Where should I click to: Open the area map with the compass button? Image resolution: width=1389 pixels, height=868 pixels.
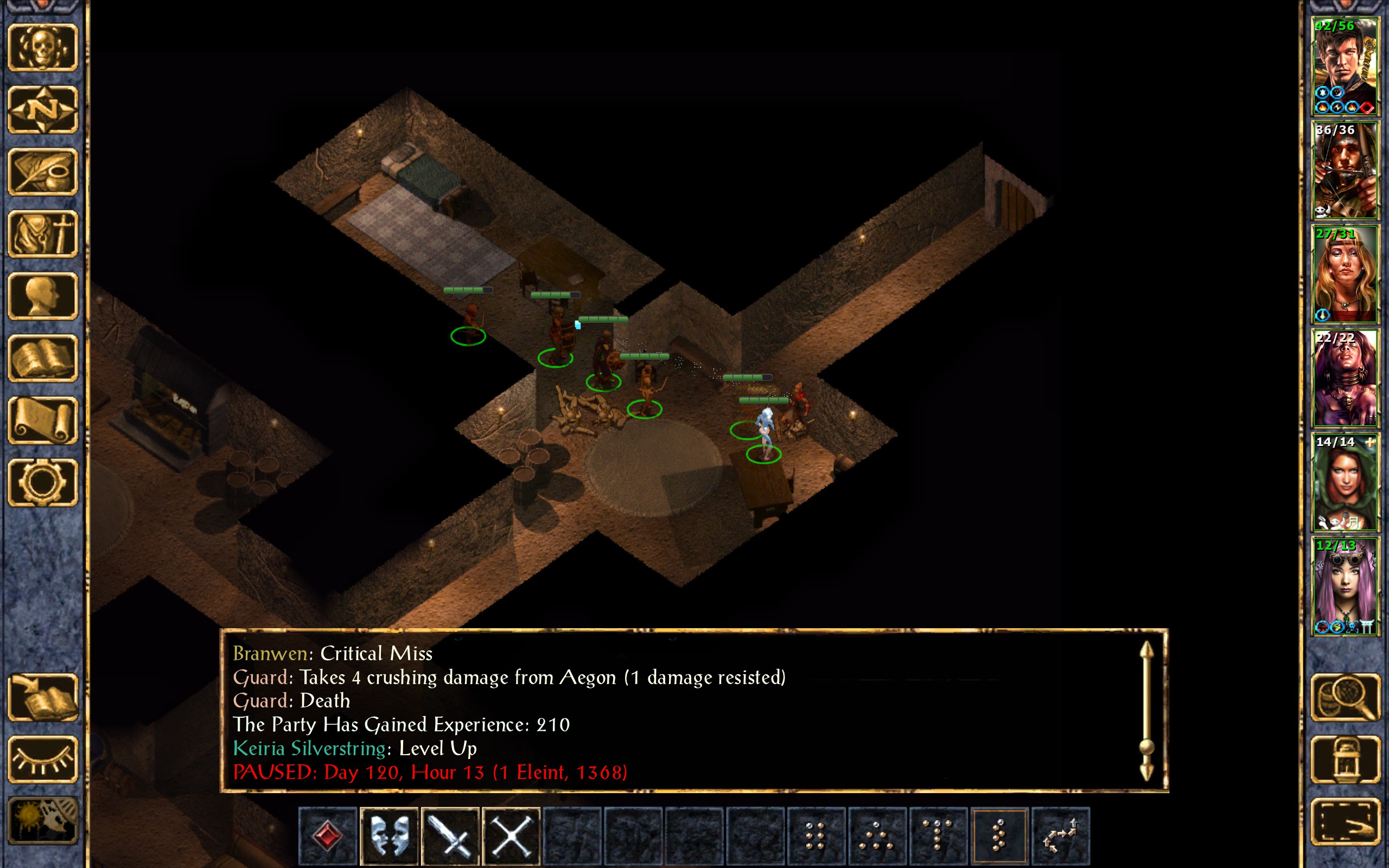(43, 109)
